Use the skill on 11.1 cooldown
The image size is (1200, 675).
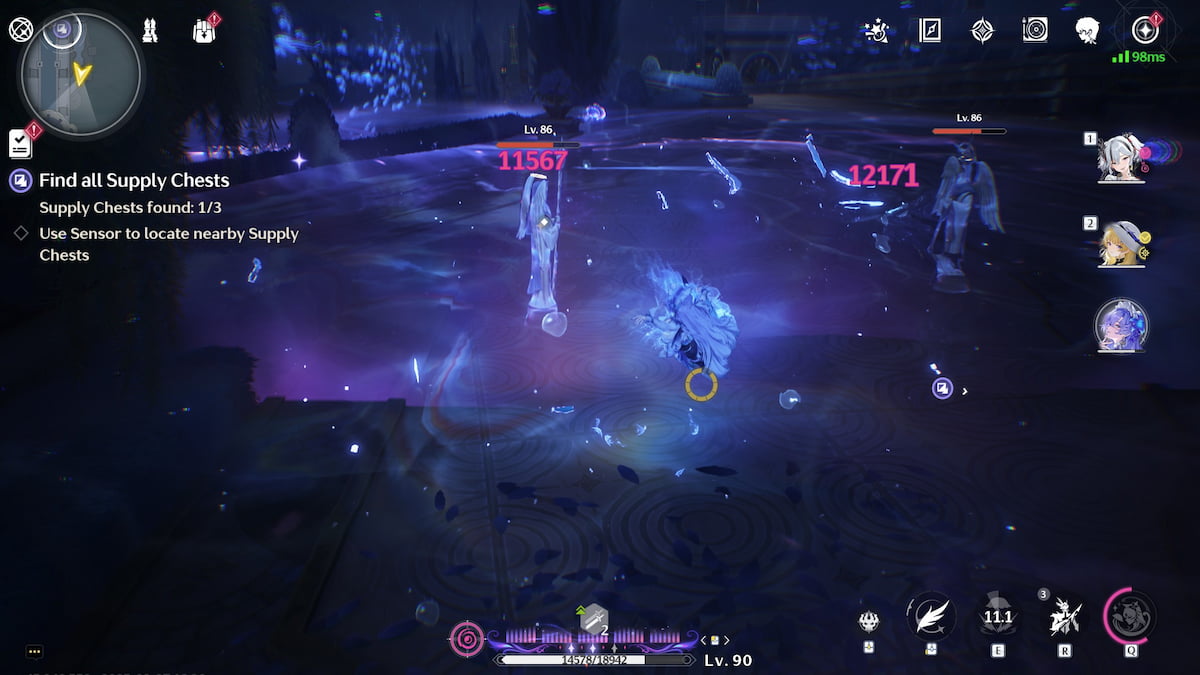(997, 617)
